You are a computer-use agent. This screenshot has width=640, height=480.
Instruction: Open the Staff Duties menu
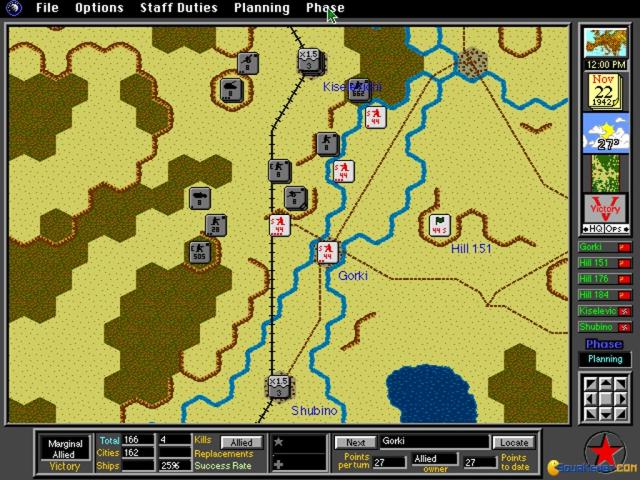178,8
